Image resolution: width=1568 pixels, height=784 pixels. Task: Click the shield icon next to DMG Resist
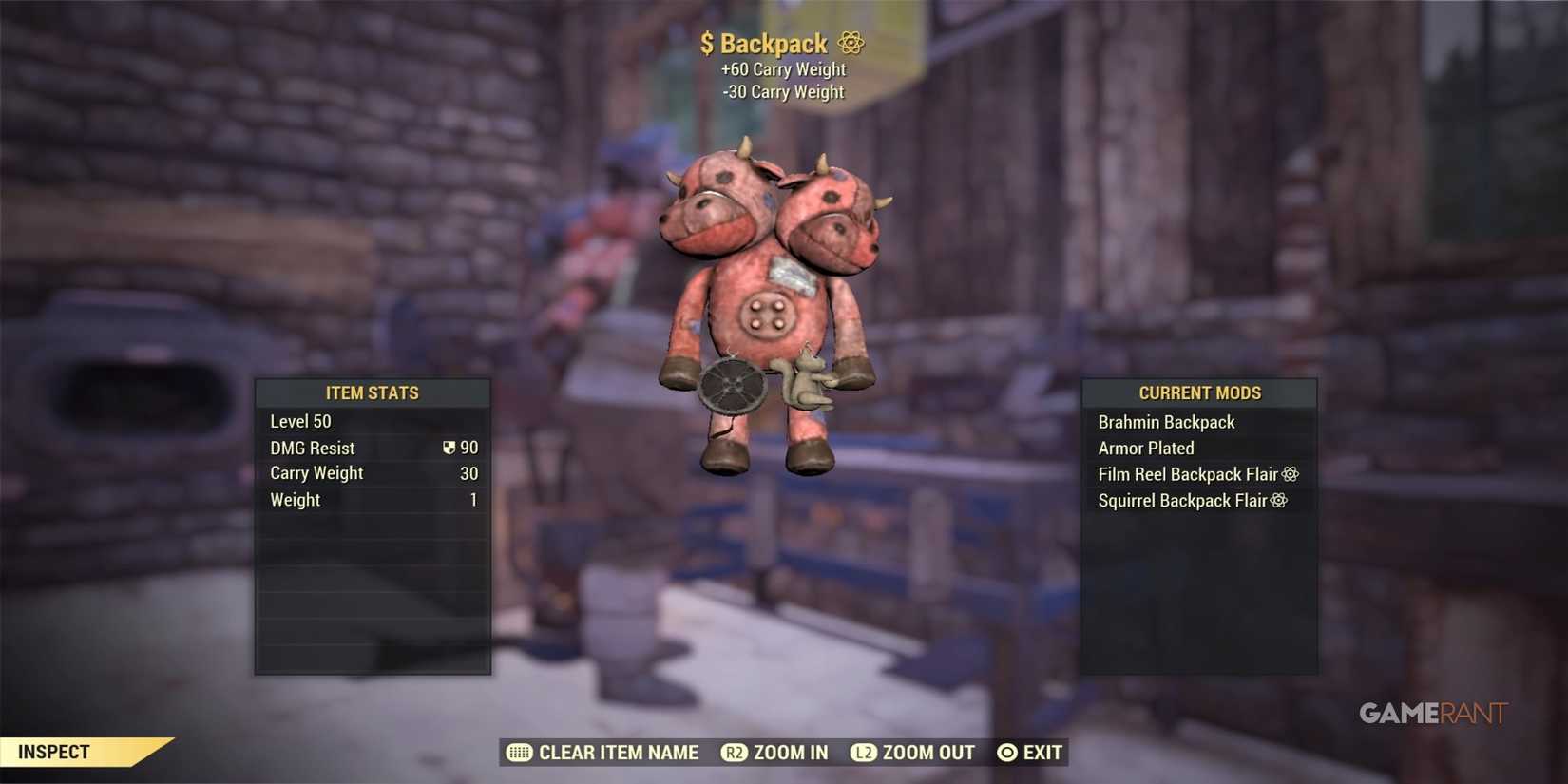pyautogui.click(x=449, y=447)
